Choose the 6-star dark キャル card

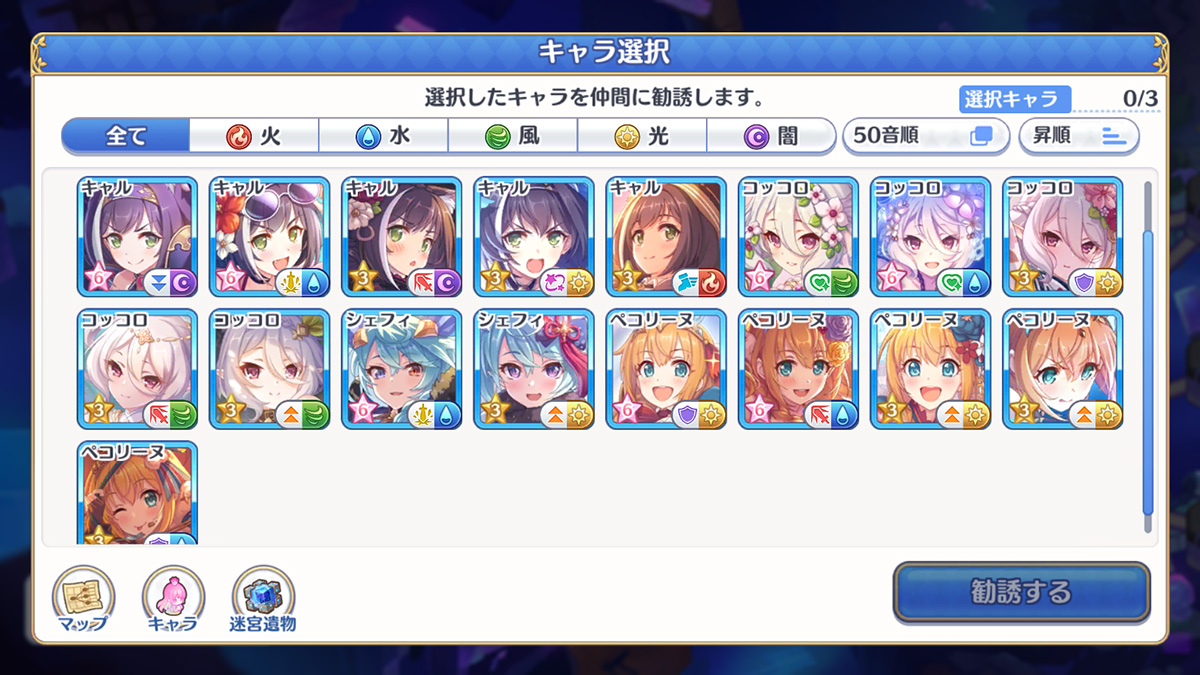click(137, 237)
